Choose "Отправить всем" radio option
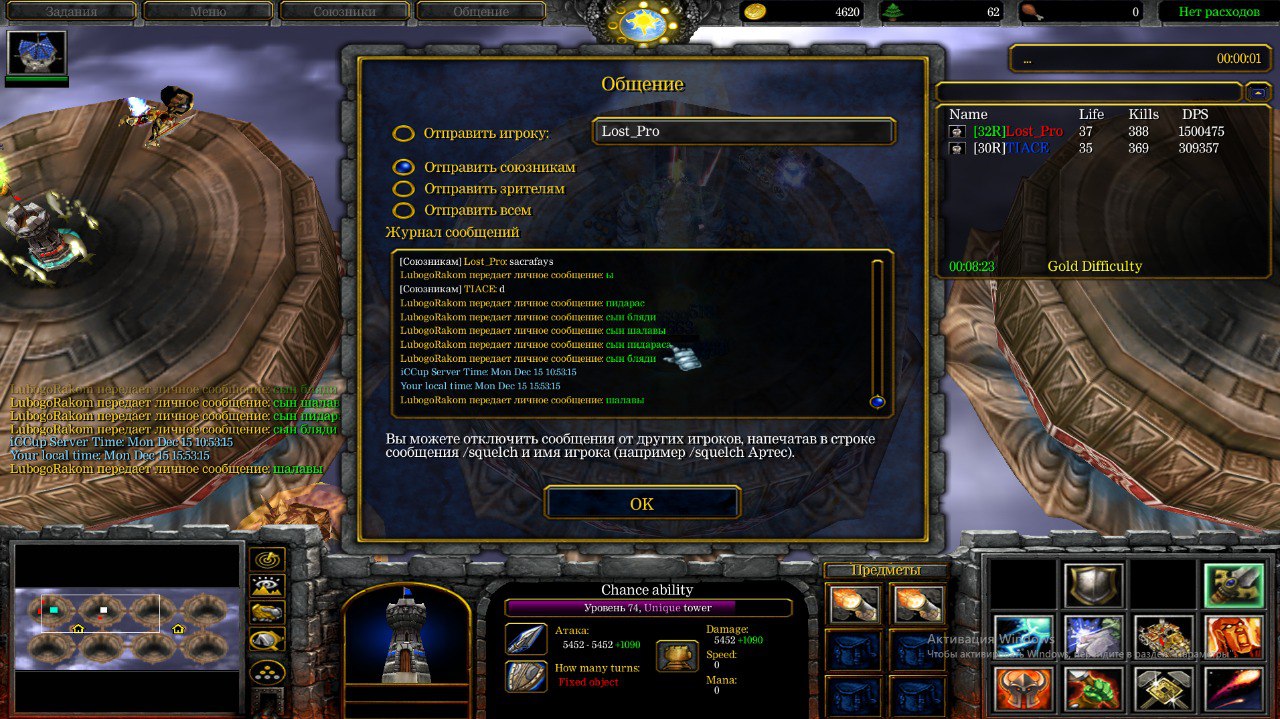The image size is (1280, 719). tap(403, 210)
